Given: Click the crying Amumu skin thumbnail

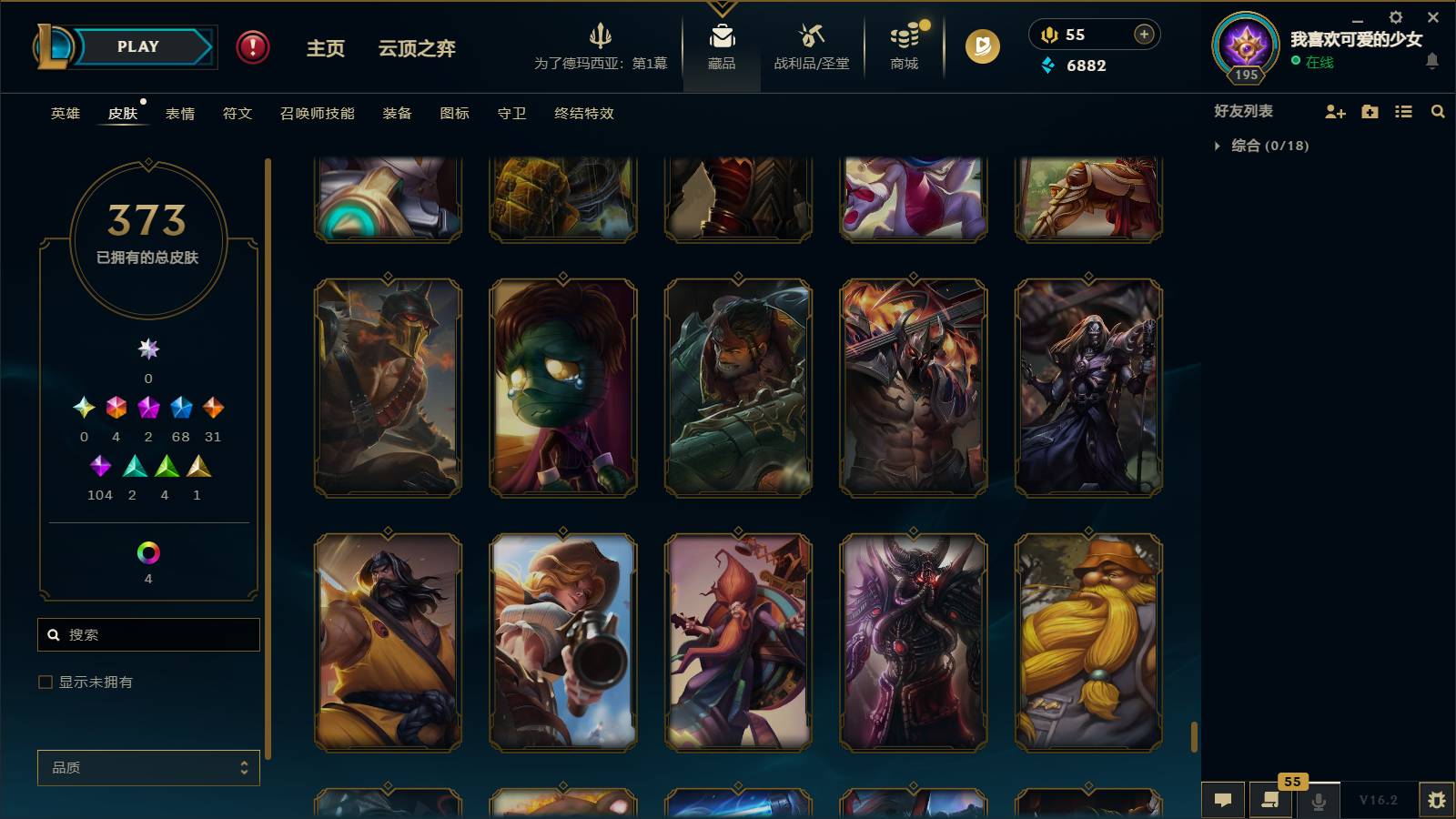Looking at the screenshot, I should coord(562,387).
